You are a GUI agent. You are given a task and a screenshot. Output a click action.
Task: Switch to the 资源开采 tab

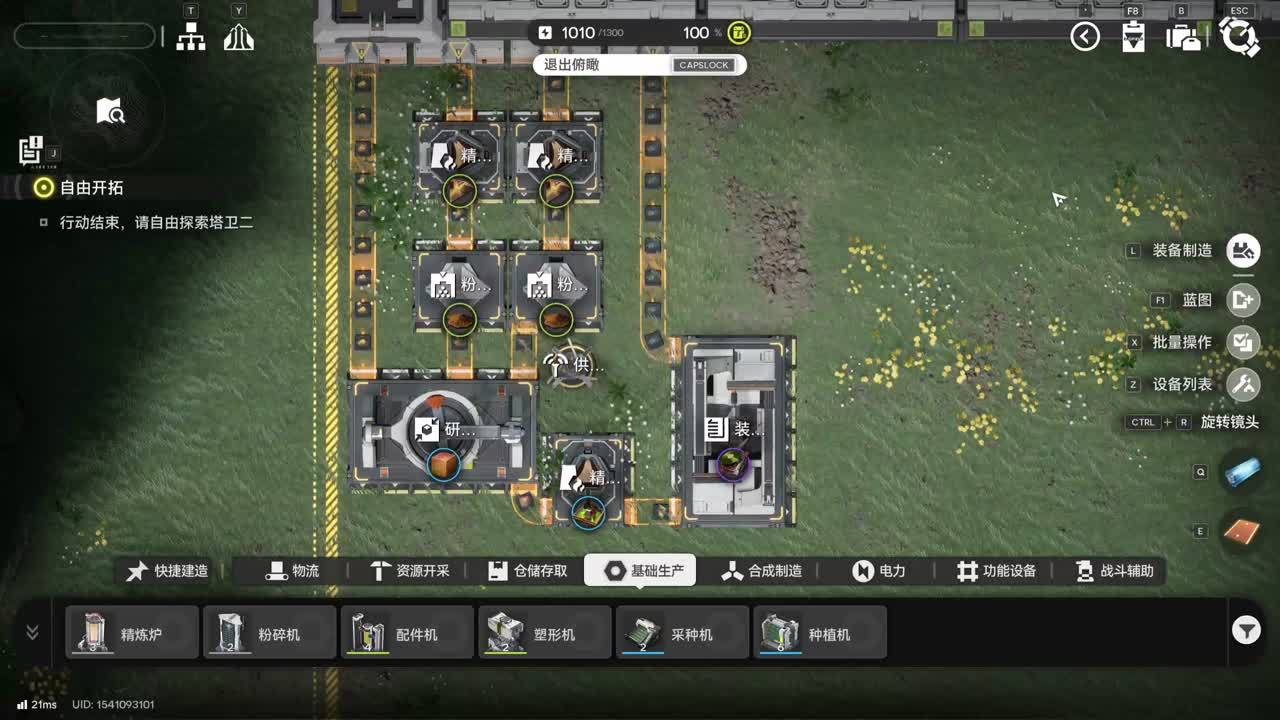click(410, 571)
